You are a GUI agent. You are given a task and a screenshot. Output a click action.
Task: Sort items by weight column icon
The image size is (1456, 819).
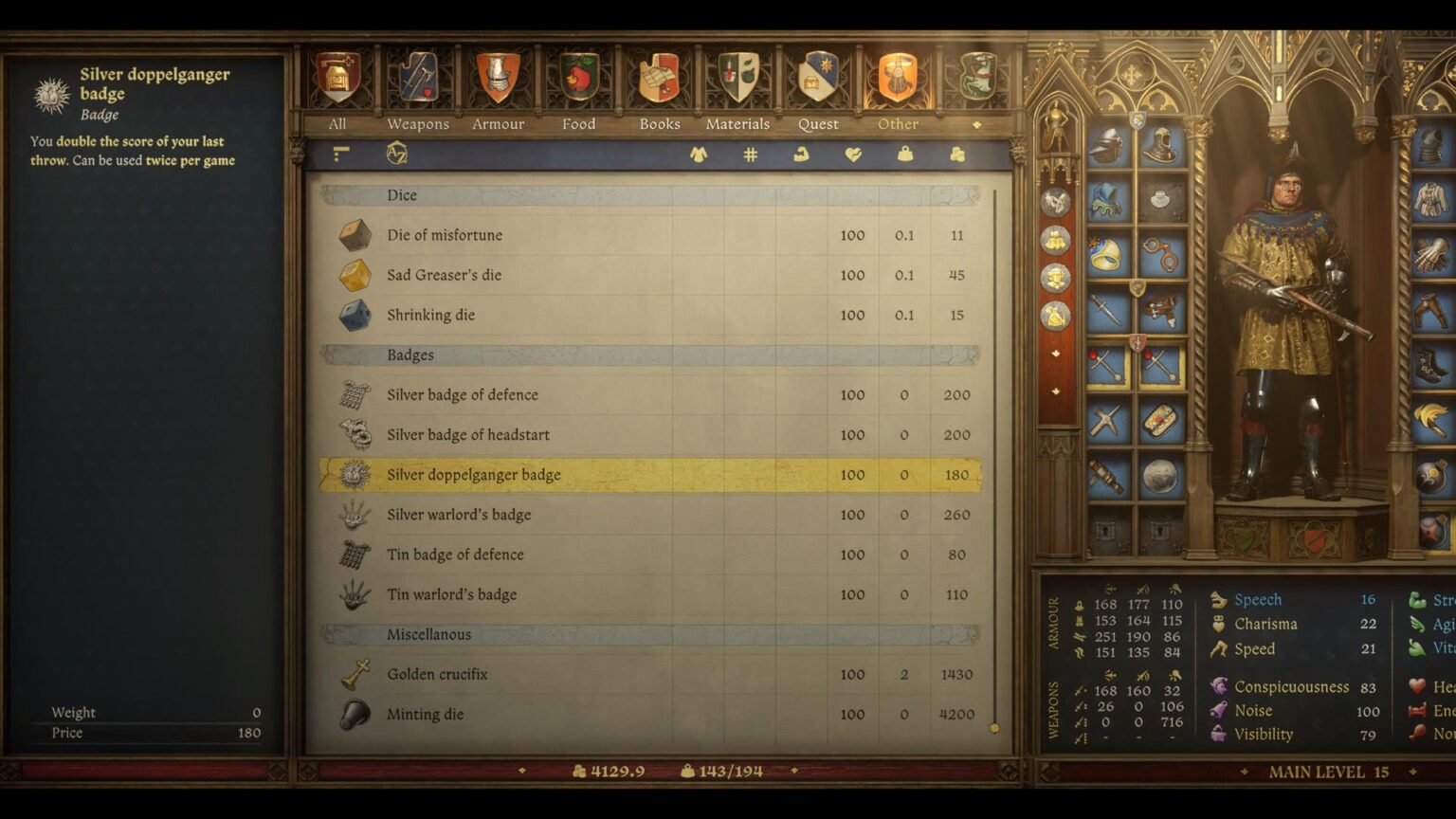(x=903, y=155)
